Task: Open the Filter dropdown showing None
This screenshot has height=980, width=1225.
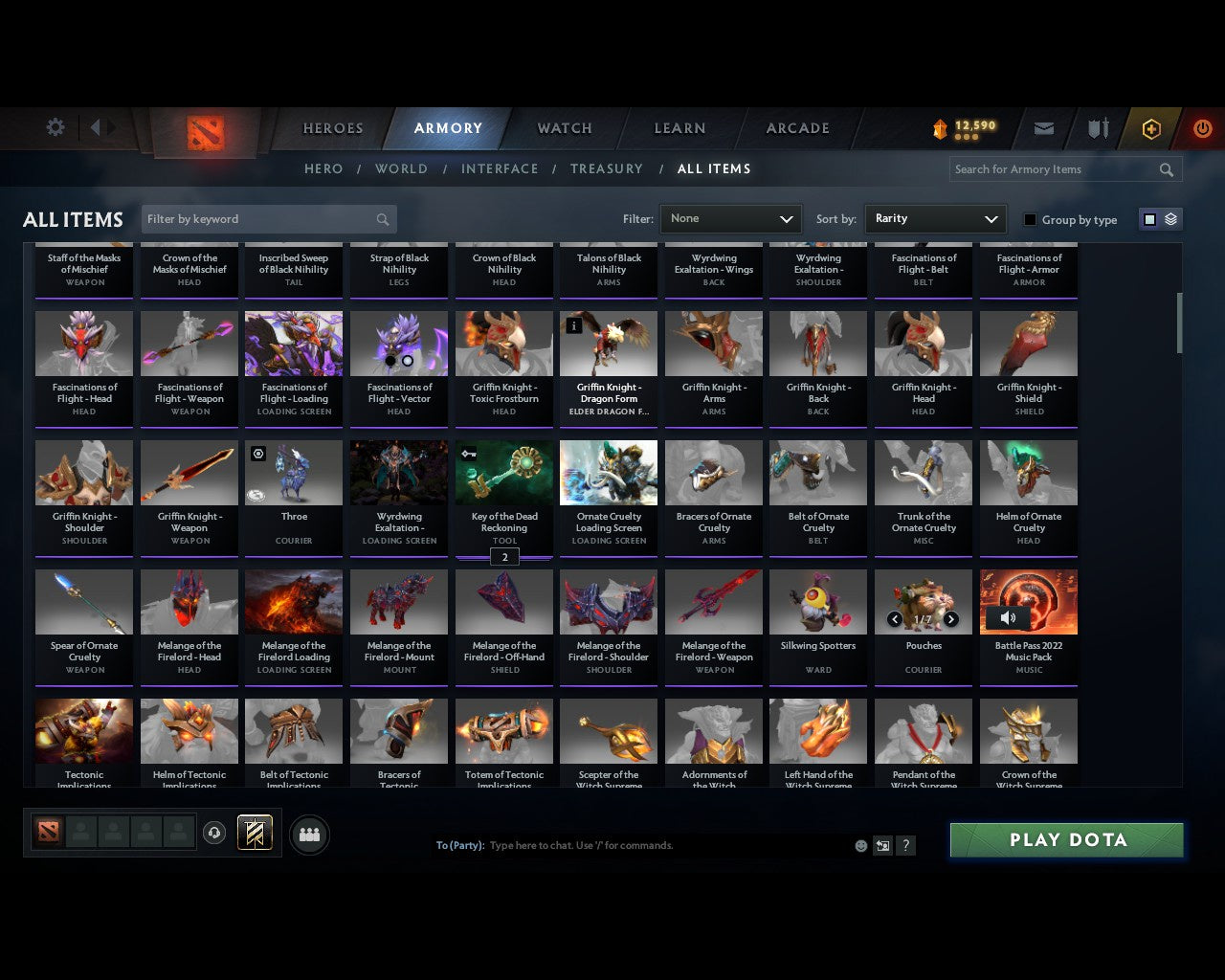Action: pos(730,219)
